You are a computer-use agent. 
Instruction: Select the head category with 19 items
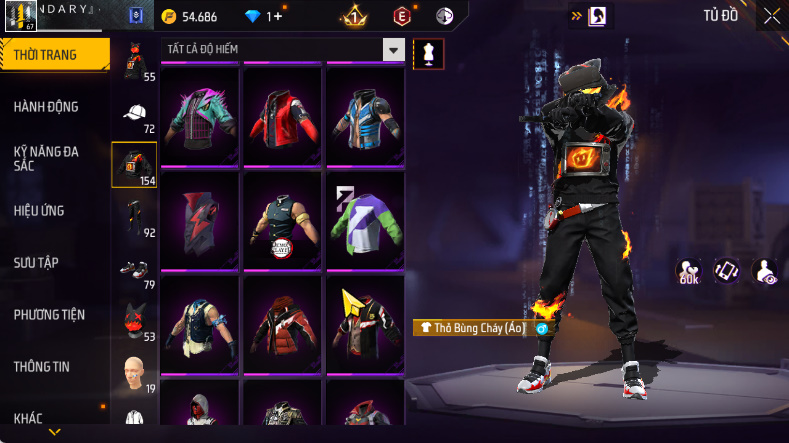[x=135, y=372]
